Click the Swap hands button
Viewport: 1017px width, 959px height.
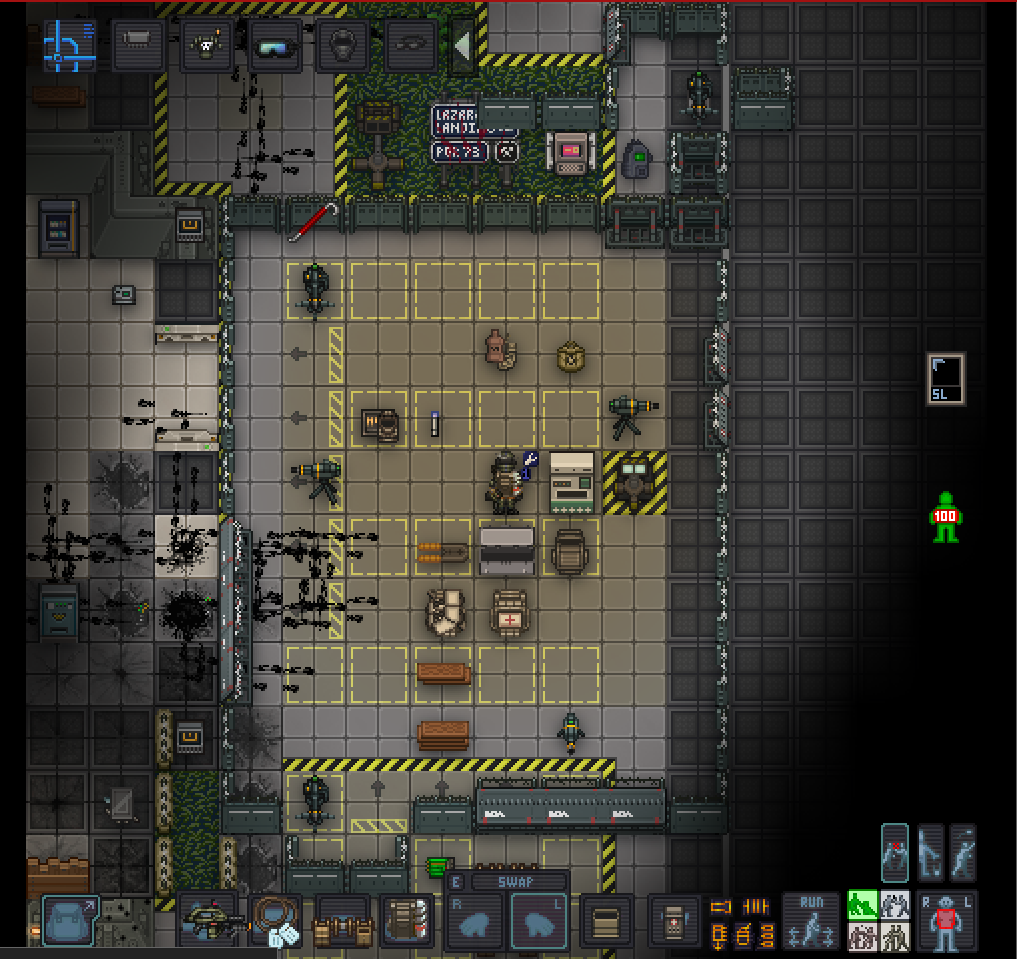[507, 882]
